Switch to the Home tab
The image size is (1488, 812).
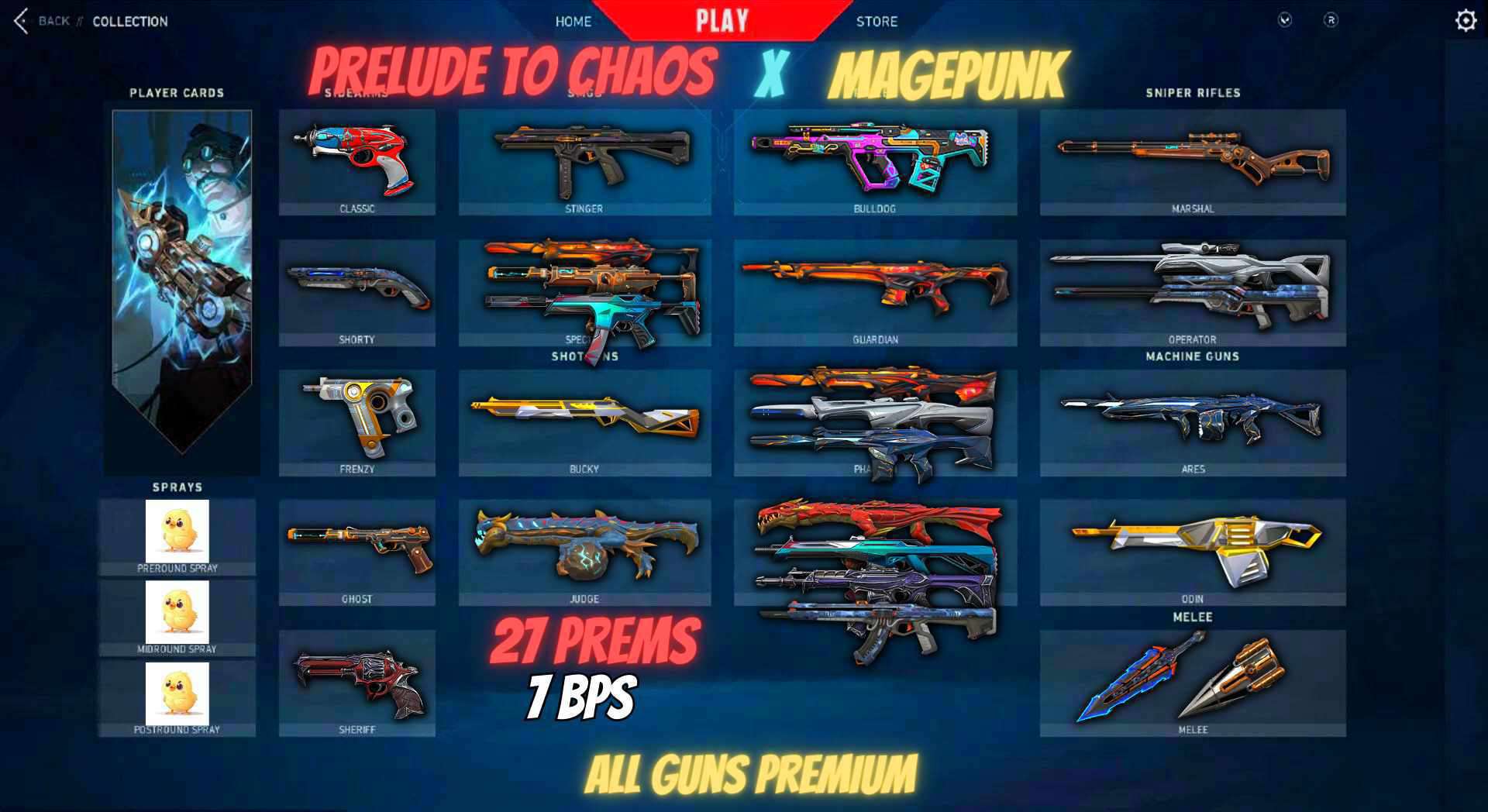tap(573, 21)
